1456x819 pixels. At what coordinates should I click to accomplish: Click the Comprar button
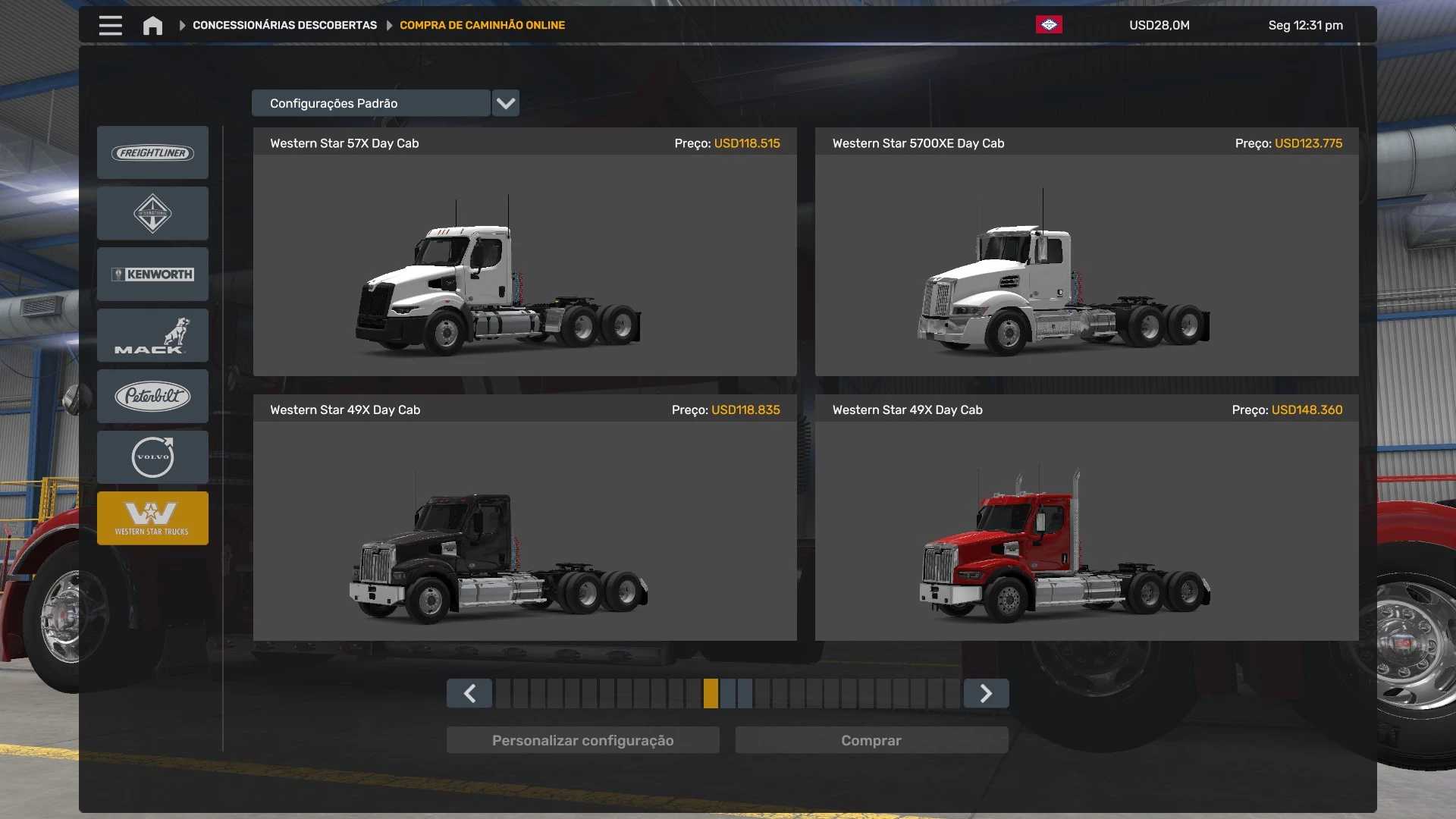coord(871,741)
